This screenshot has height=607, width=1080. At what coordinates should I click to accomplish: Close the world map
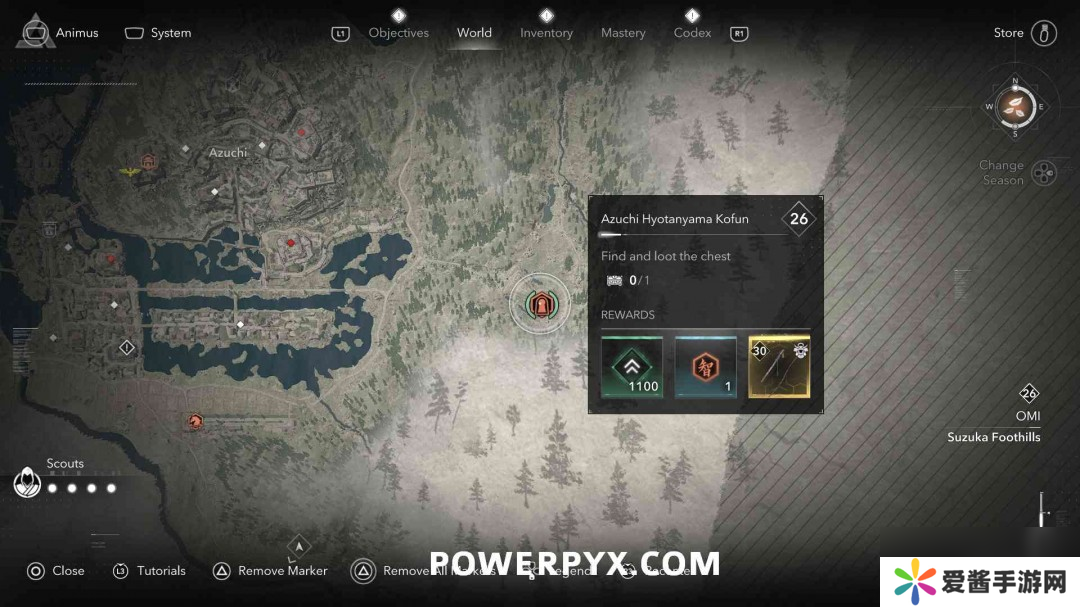(56, 571)
